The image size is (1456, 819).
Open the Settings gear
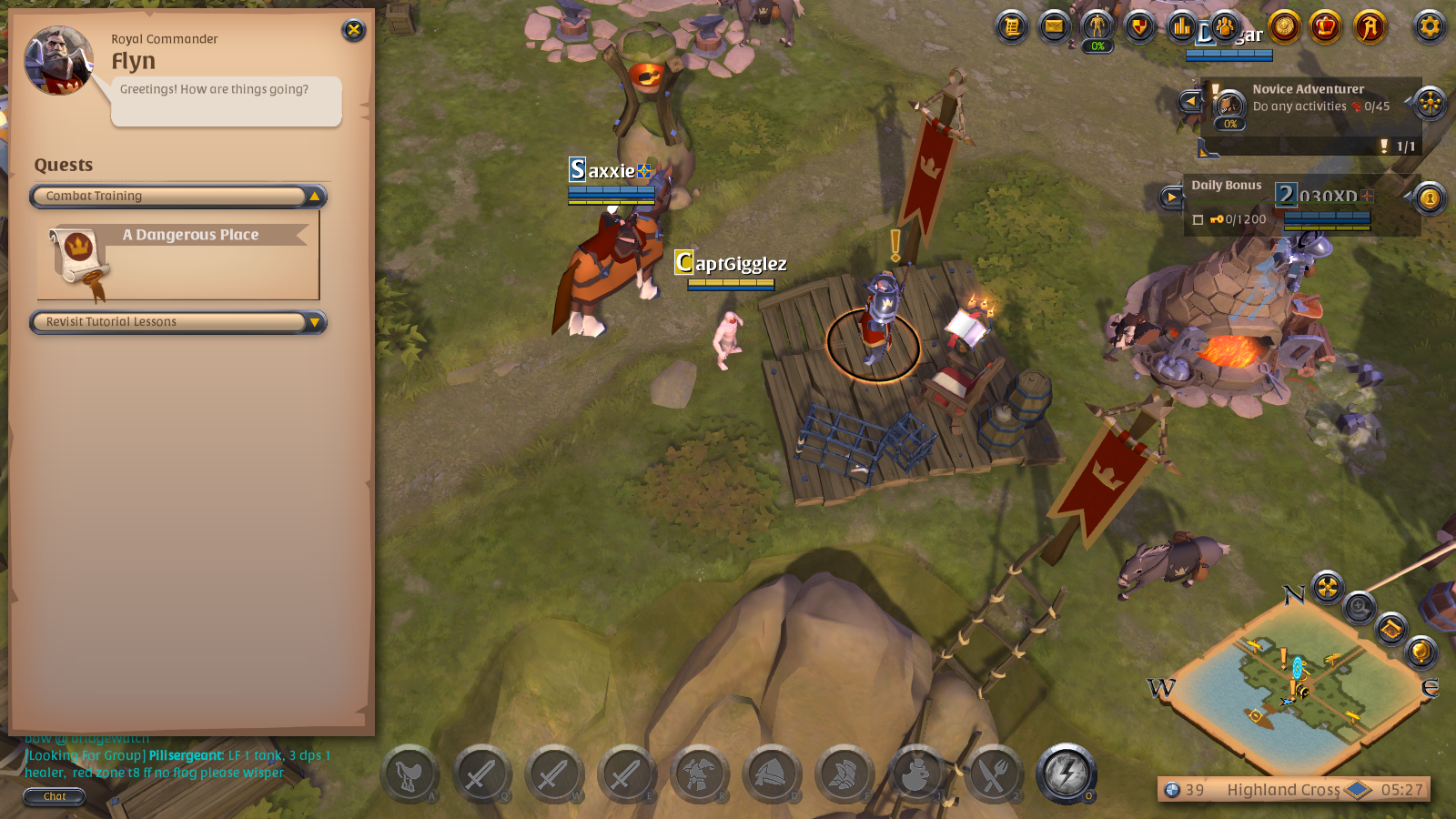coord(1430,27)
